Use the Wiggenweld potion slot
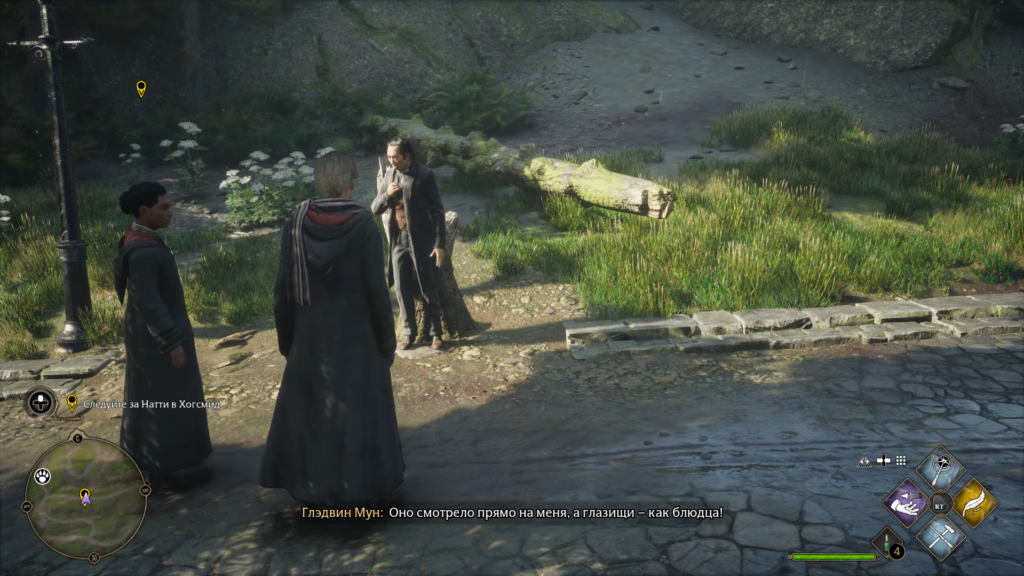The image size is (1024, 576). [887, 543]
